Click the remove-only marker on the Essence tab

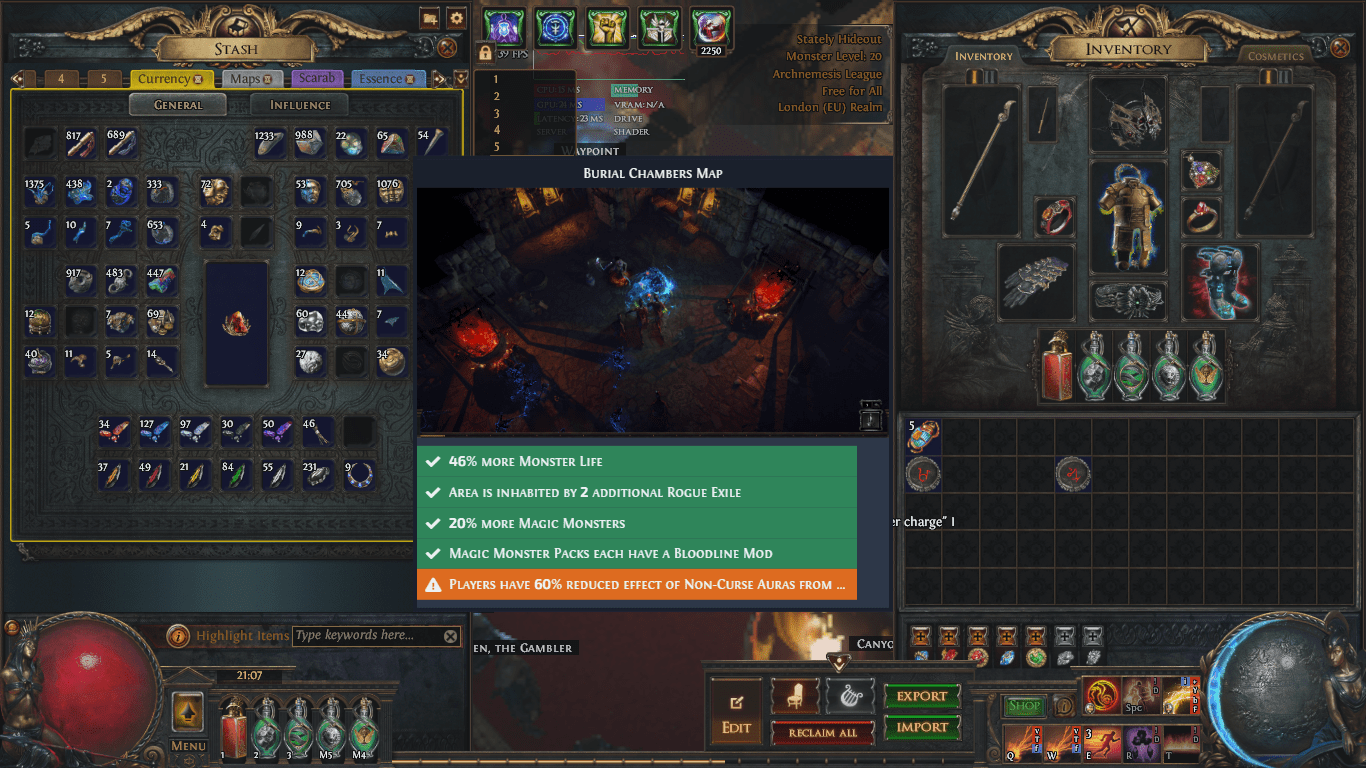pyautogui.click(x=410, y=79)
